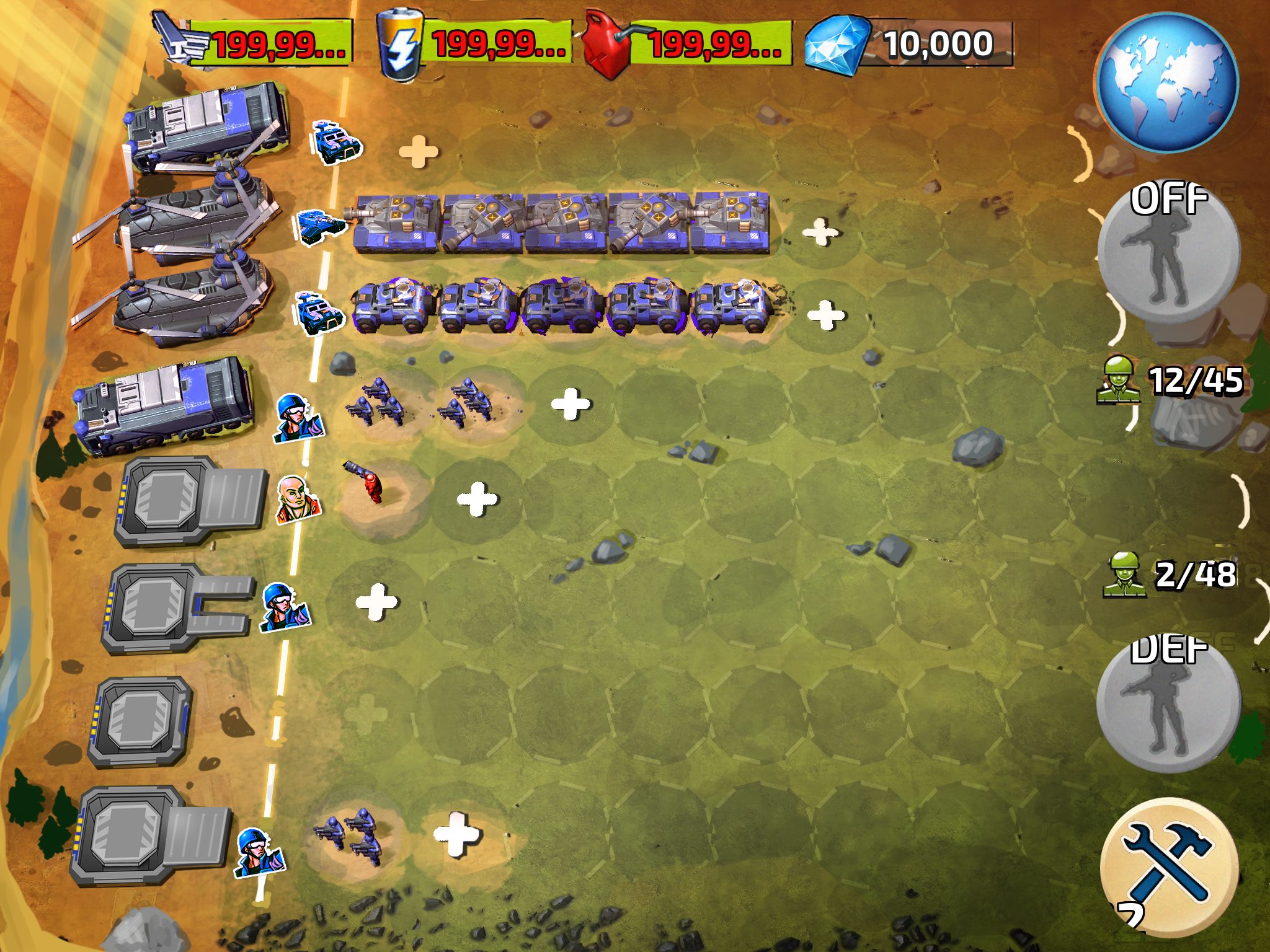1270x952 pixels.
Task: Open the world map globe
Action: [x=1167, y=83]
